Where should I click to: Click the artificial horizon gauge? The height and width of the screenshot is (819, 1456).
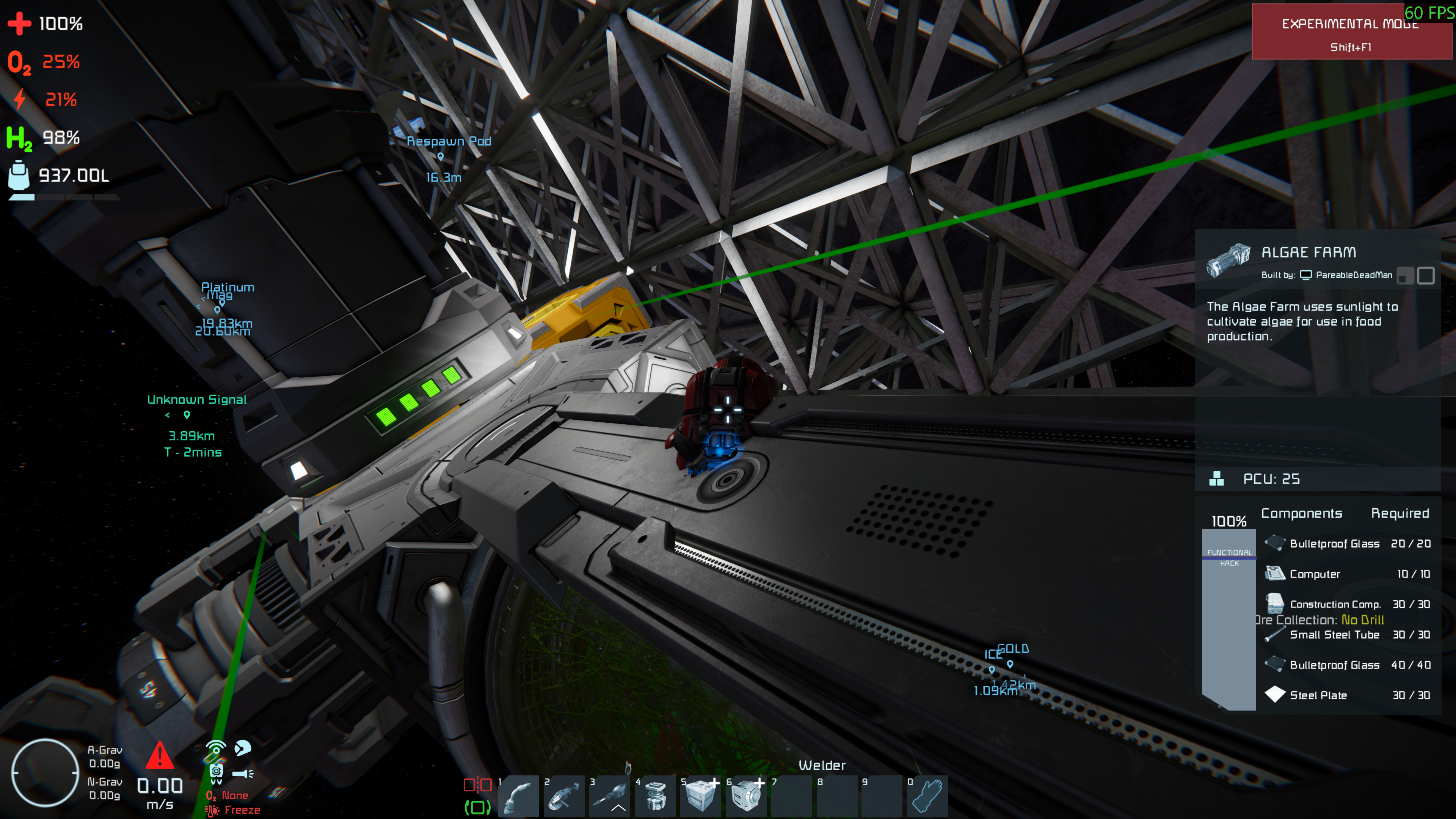click(x=45, y=772)
